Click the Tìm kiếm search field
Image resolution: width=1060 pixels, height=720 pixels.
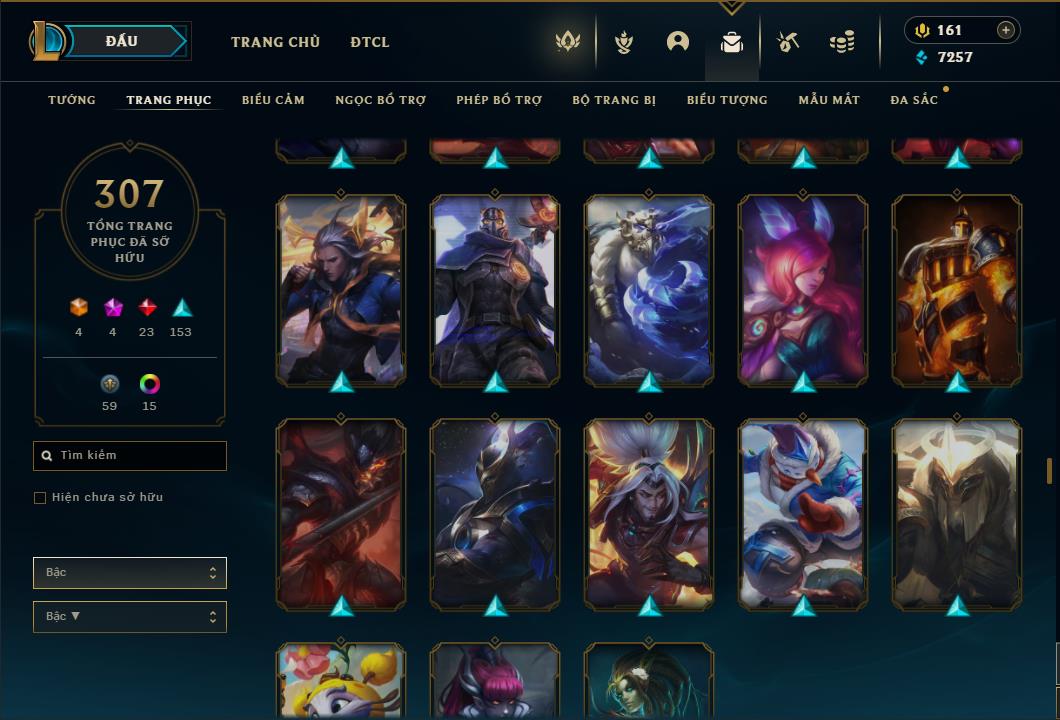(x=130, y=456)
